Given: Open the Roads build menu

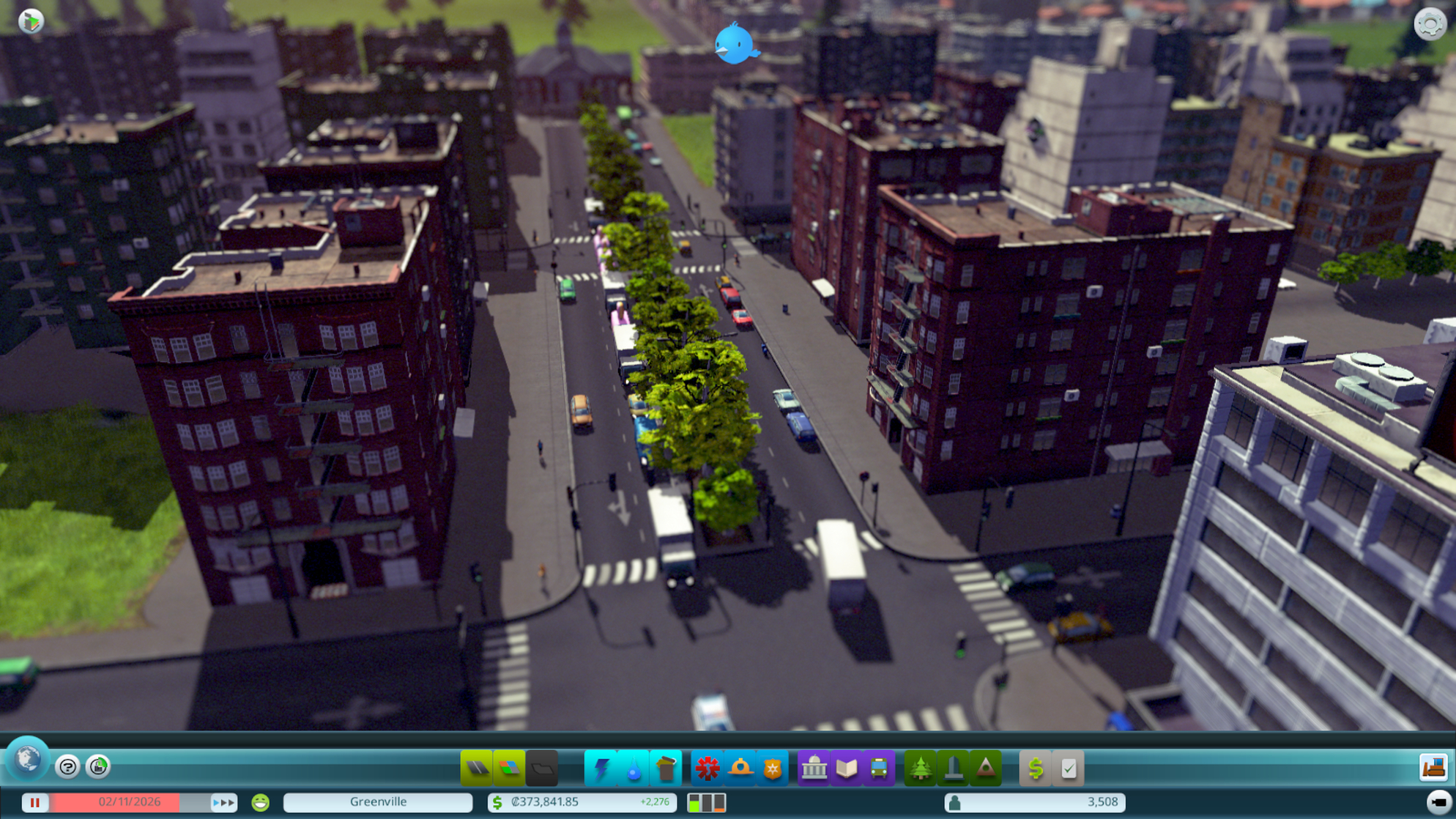Looking at the screenshot, I should pos(477,768).
